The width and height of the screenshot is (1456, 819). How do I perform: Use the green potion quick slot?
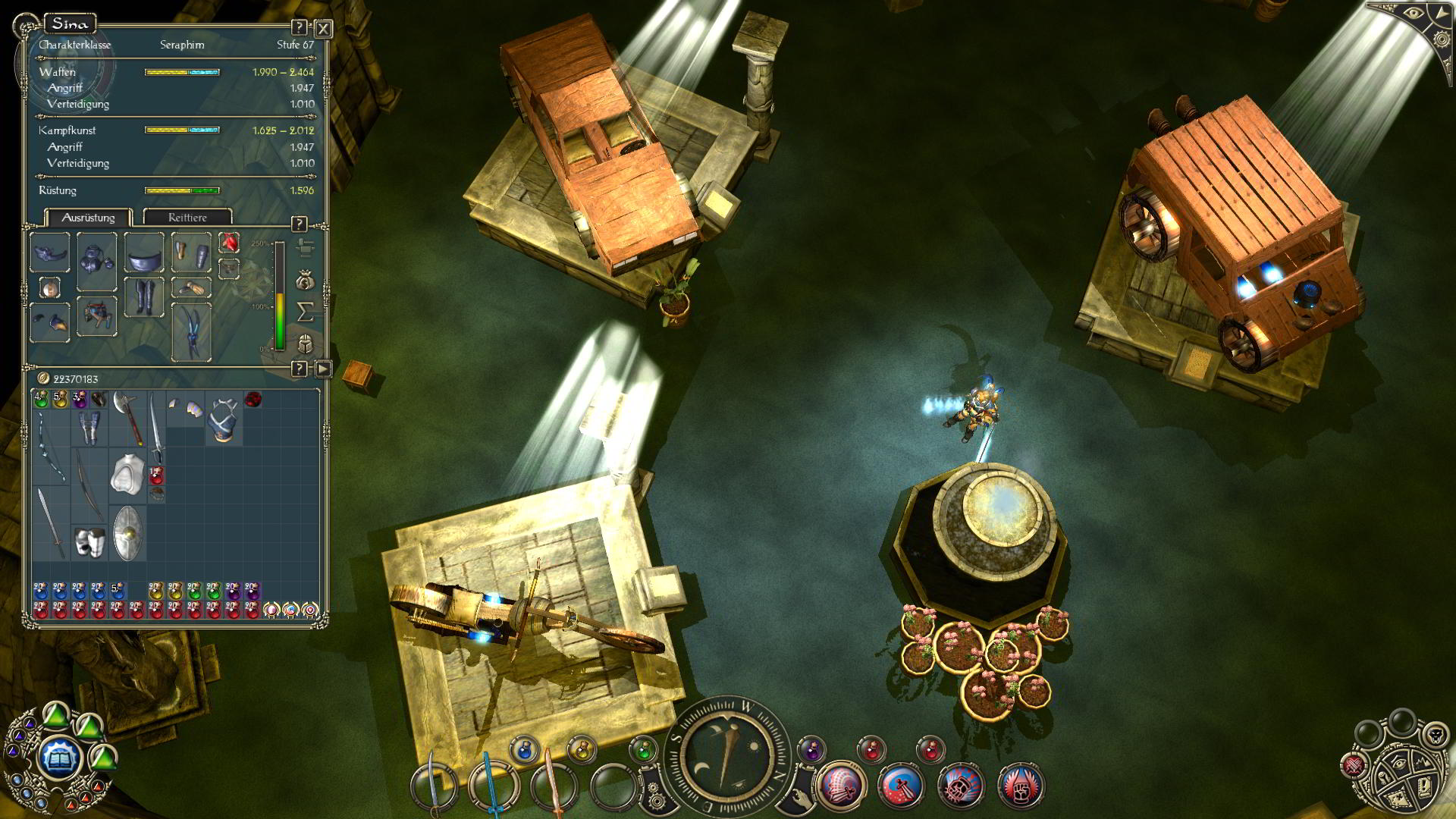coord(643,751)
